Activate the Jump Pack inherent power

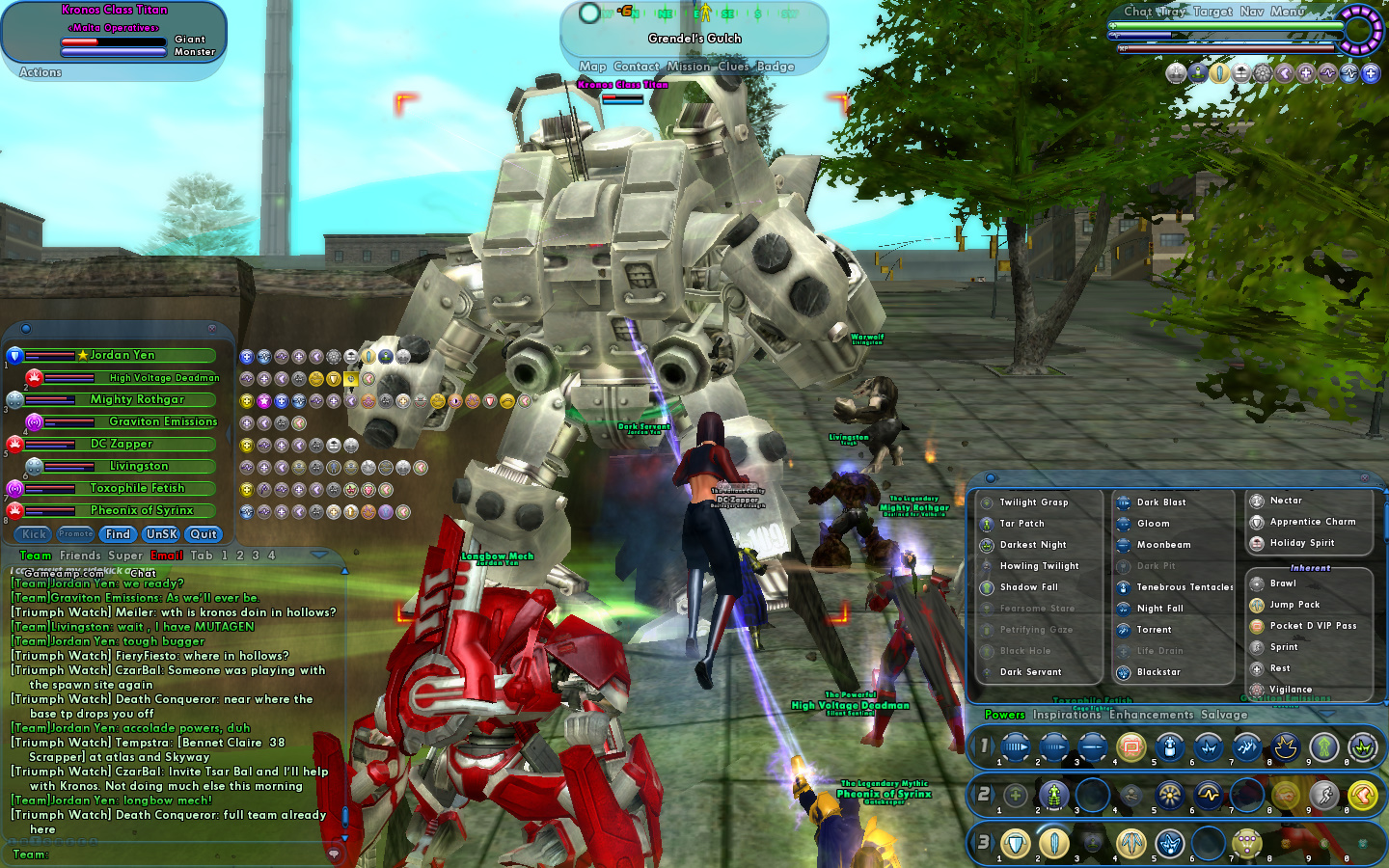coord(1294,605)
